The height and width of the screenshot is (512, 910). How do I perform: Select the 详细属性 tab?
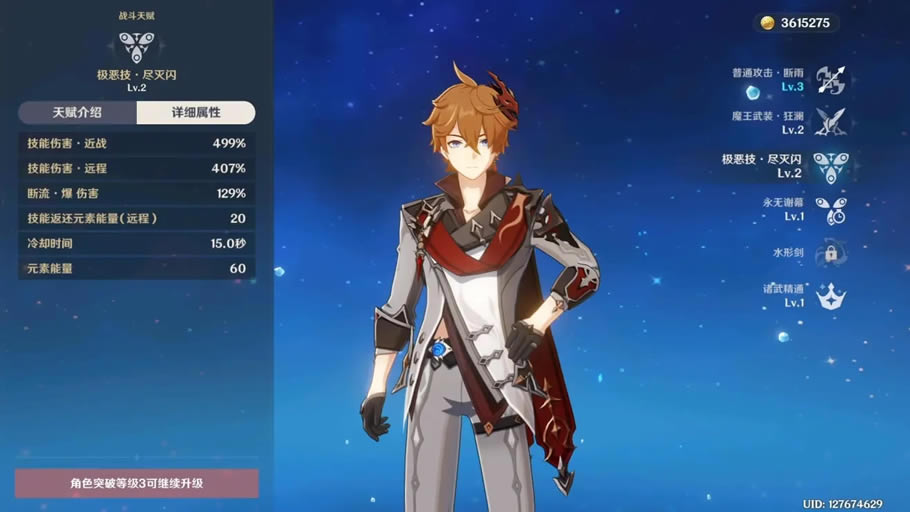pyautogui.click(x=195, y=113)
